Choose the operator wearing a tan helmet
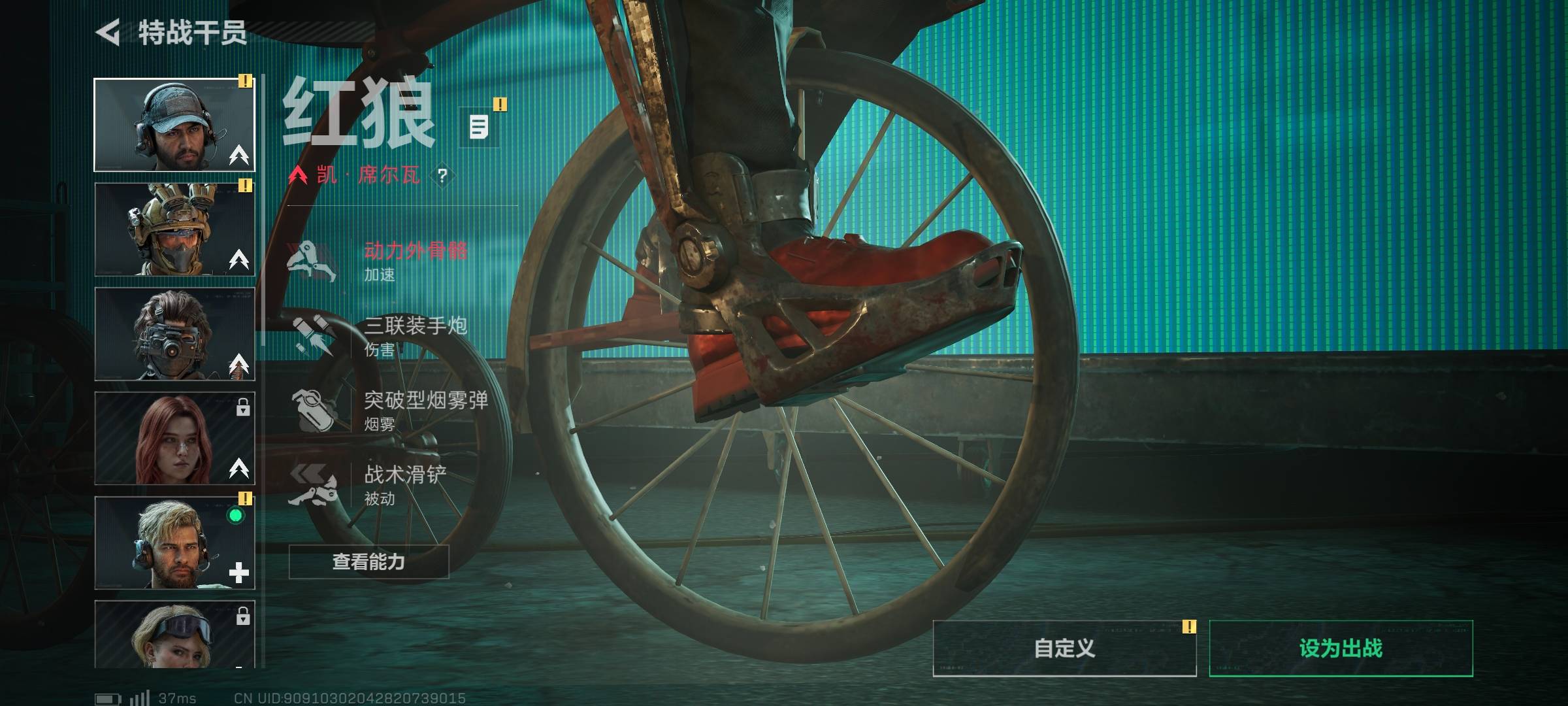This screenshot has height=706, width=1568. click(x=174, y=229)
